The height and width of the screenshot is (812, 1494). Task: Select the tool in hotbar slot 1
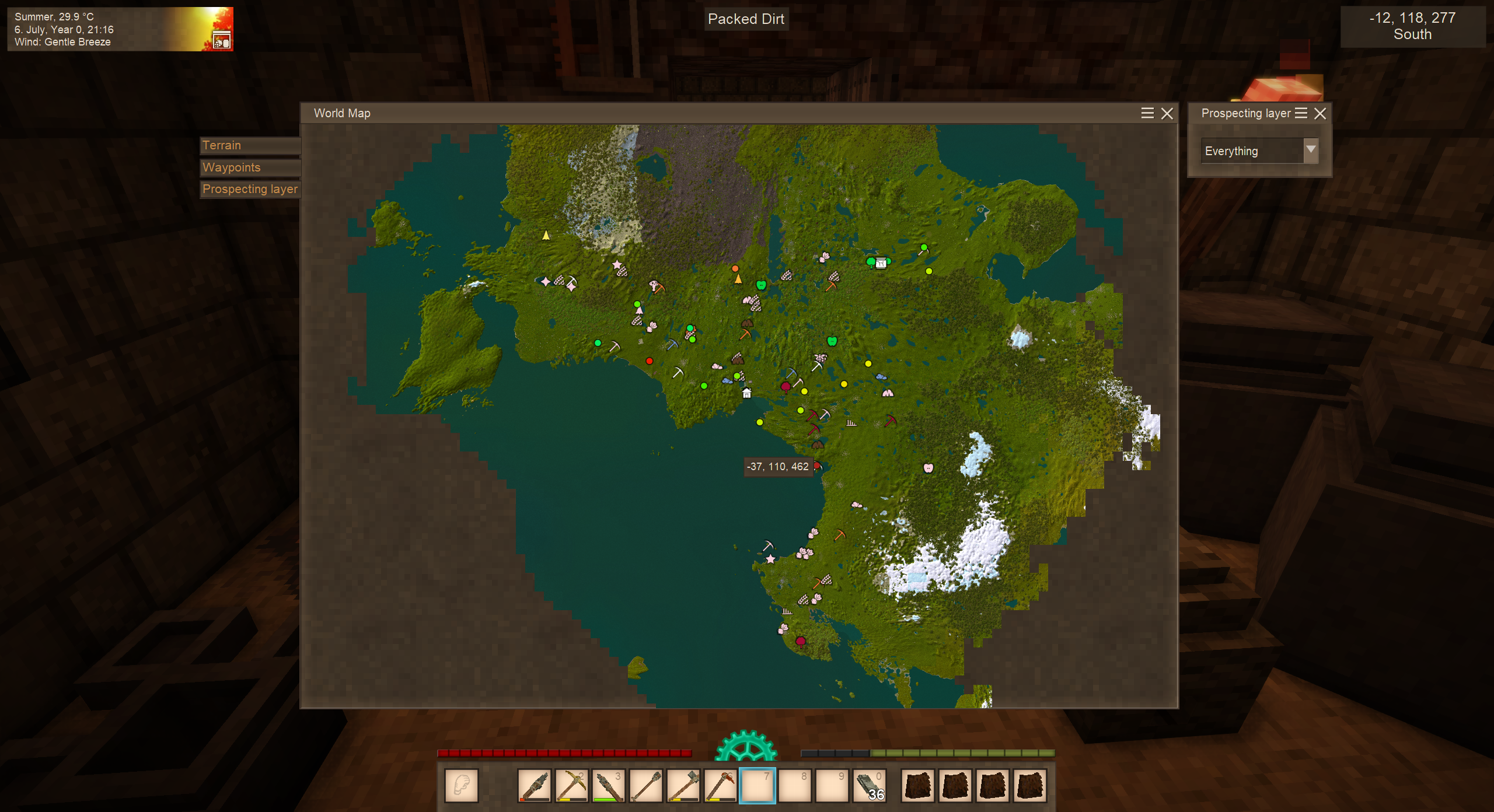[x=533, y=785]
